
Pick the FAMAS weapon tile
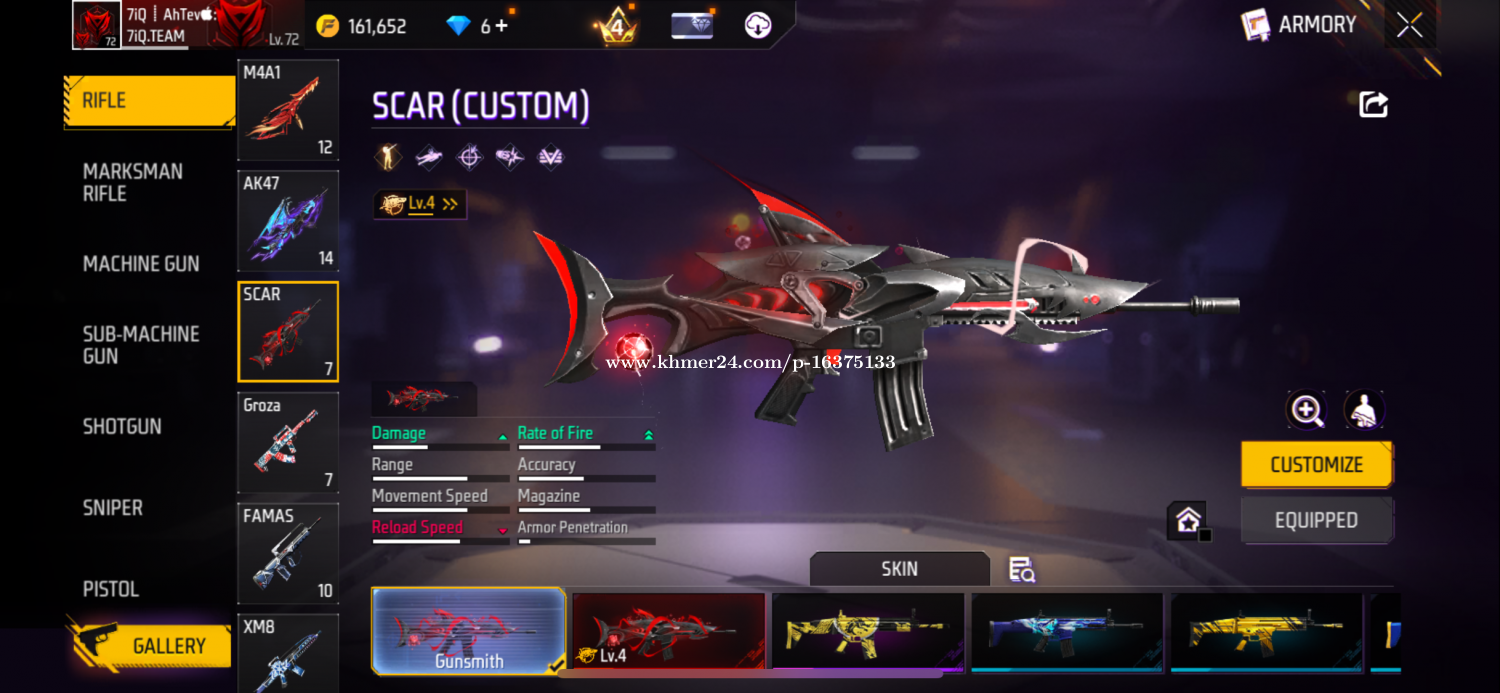pos(288,554)
